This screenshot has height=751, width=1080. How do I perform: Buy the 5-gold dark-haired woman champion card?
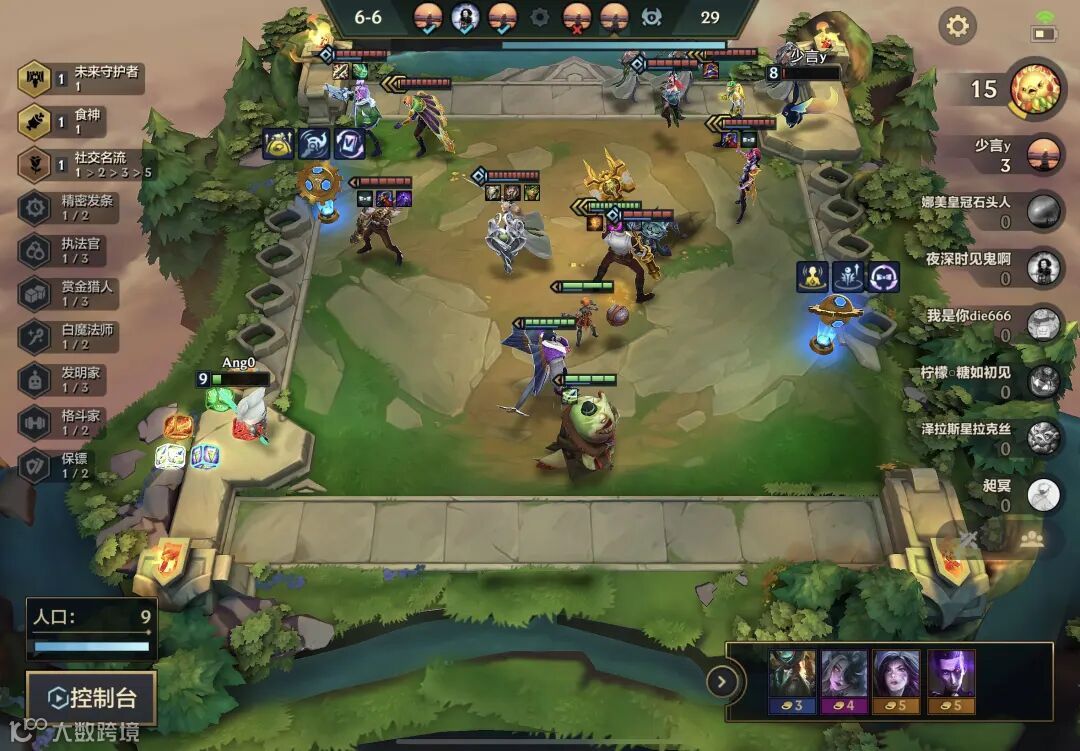[x=896, y=680]
